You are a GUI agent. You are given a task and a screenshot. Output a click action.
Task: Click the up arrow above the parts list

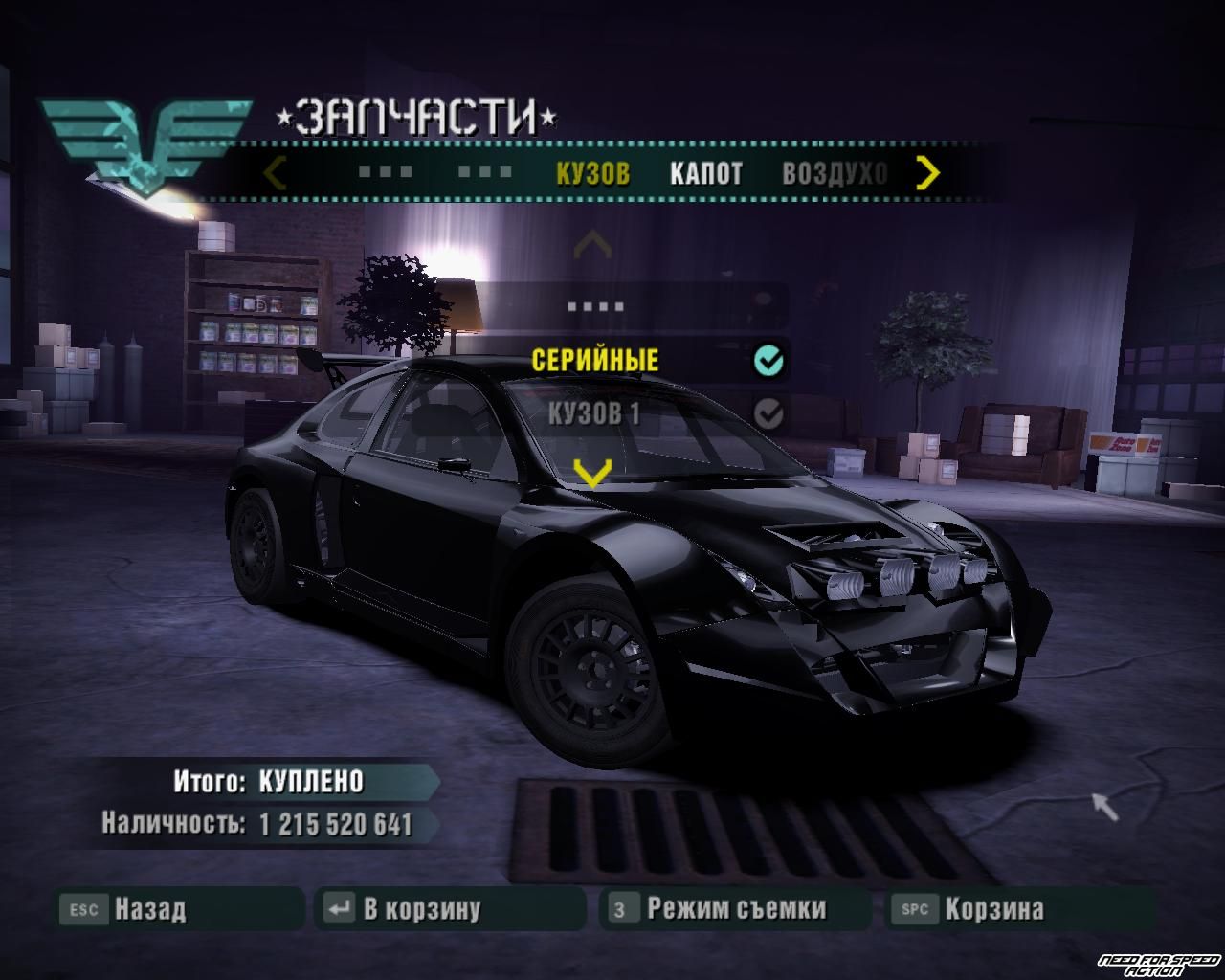tap(592, 245)
